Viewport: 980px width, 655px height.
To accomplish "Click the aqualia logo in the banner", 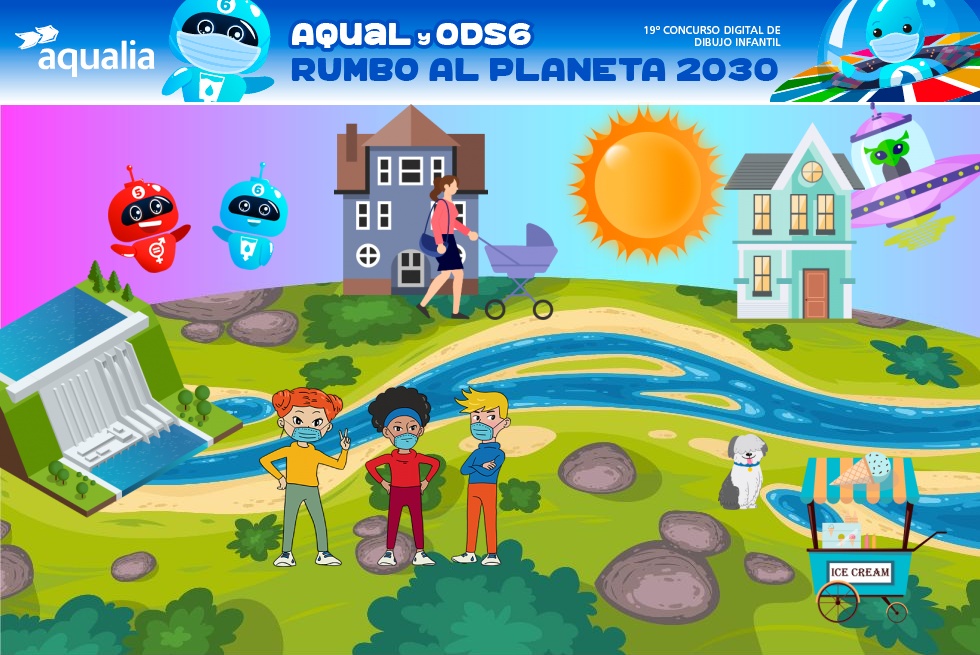I will (85, 51).
